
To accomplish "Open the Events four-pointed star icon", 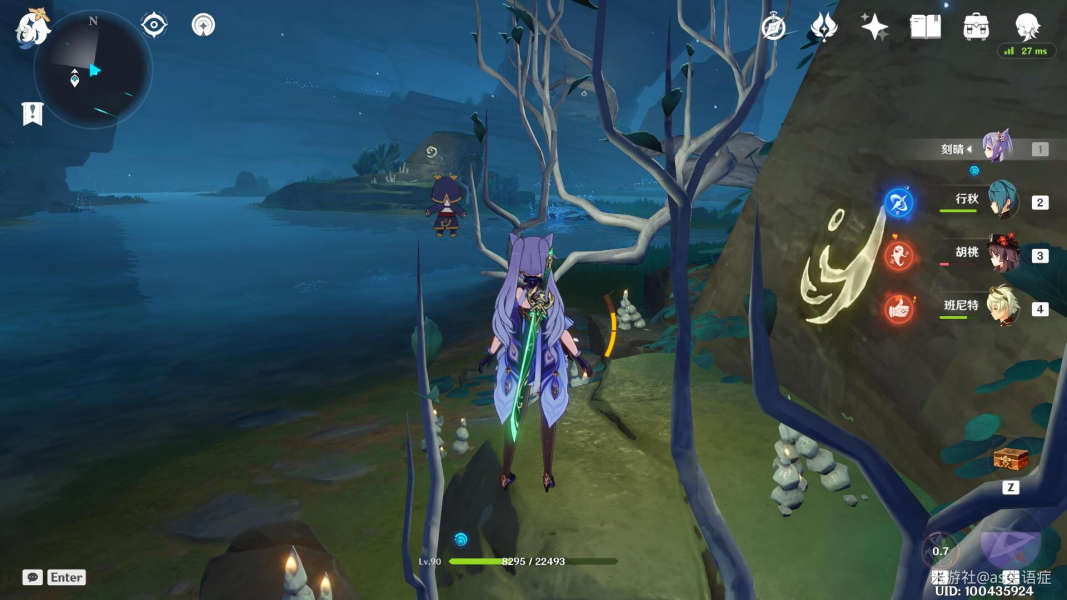I will point(874,27).
